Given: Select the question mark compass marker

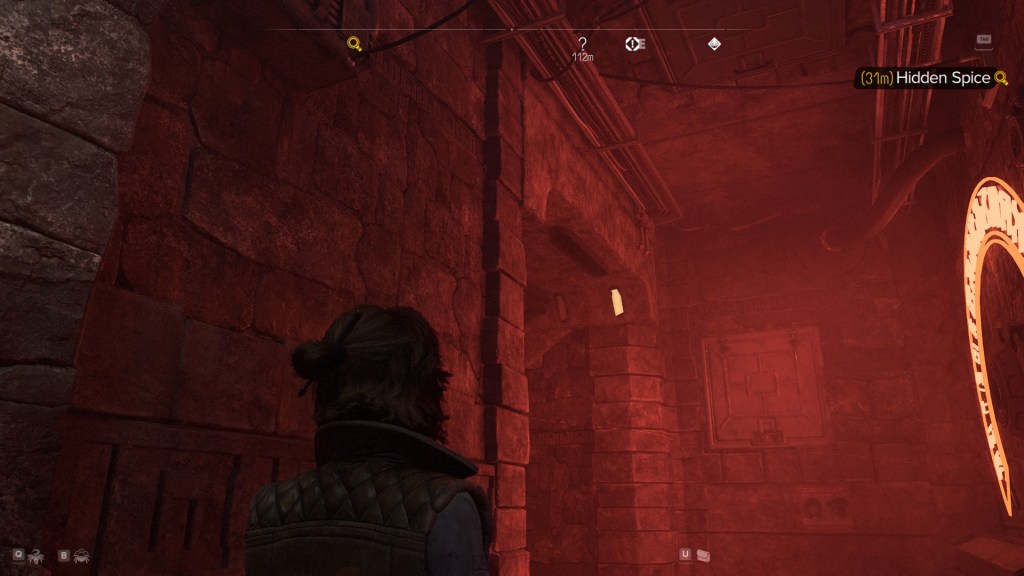Looking at the screenshot, I should click(582, 43).
